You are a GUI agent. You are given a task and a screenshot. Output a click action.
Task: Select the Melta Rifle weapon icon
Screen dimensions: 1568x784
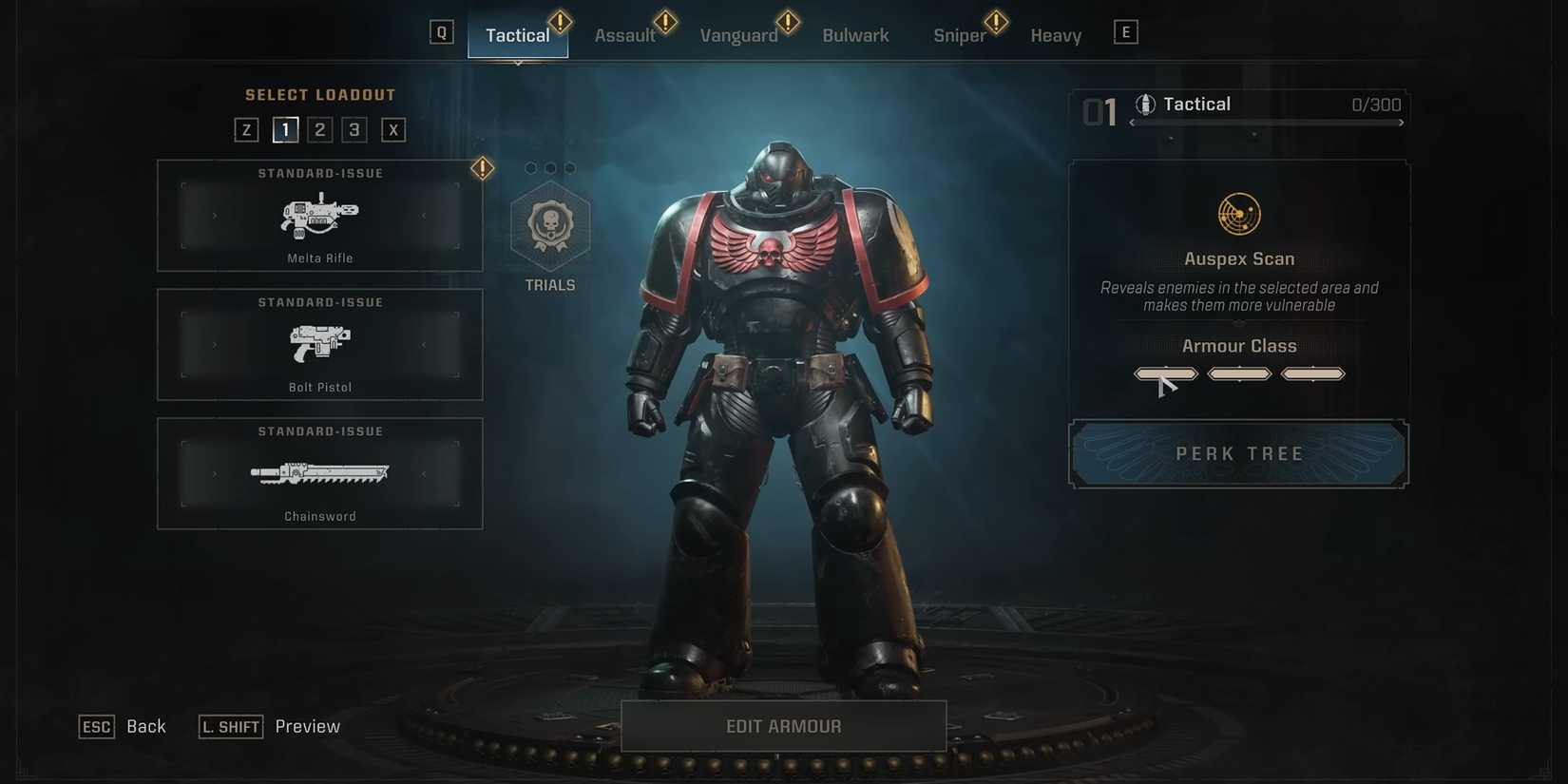pyautogui.click(x=319, y=217)
